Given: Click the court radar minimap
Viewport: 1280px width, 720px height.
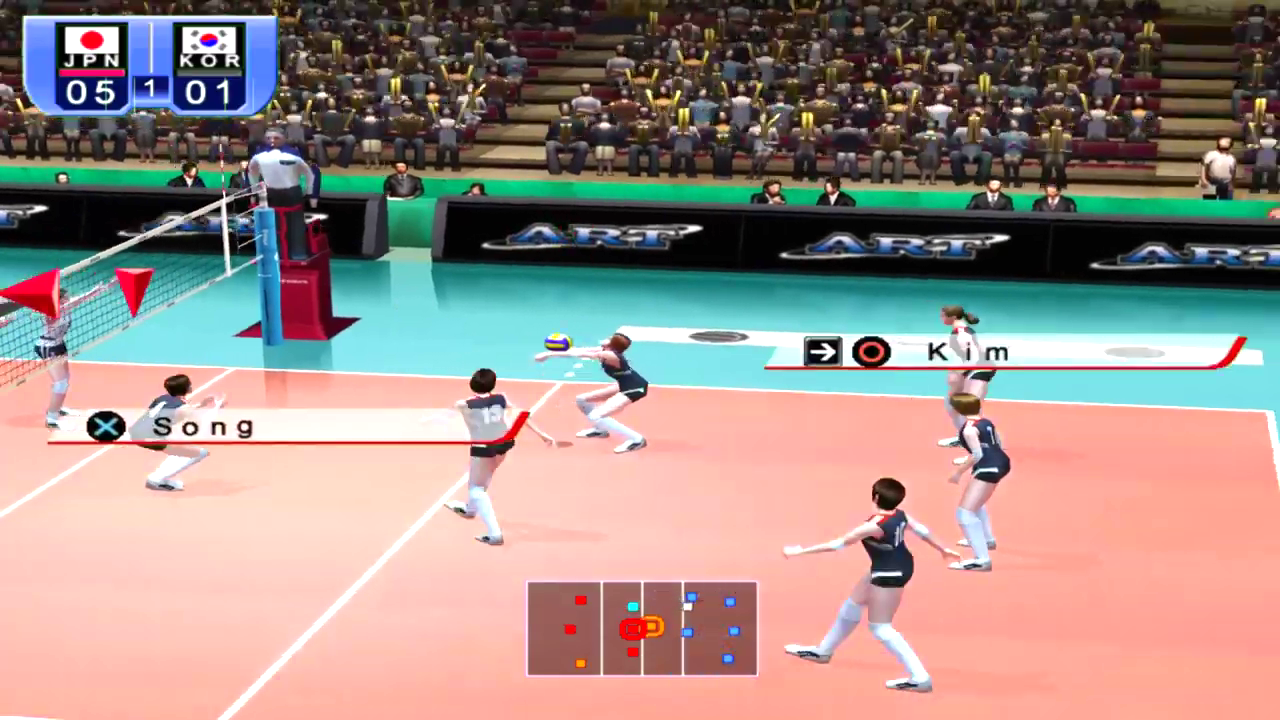Looking at the screenshot, I should click(642, 628).
